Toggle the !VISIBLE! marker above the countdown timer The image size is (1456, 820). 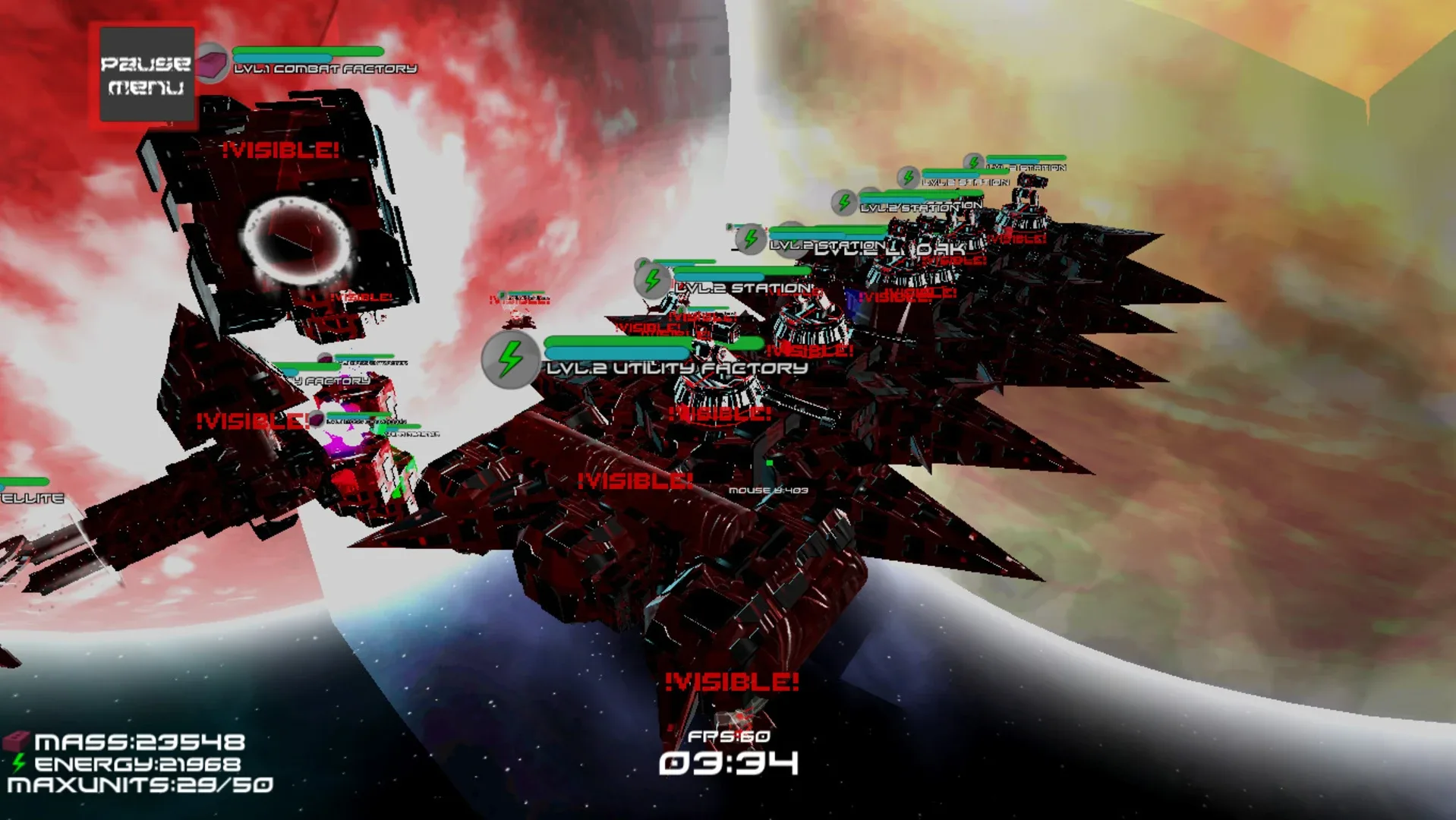pos(731,683)
